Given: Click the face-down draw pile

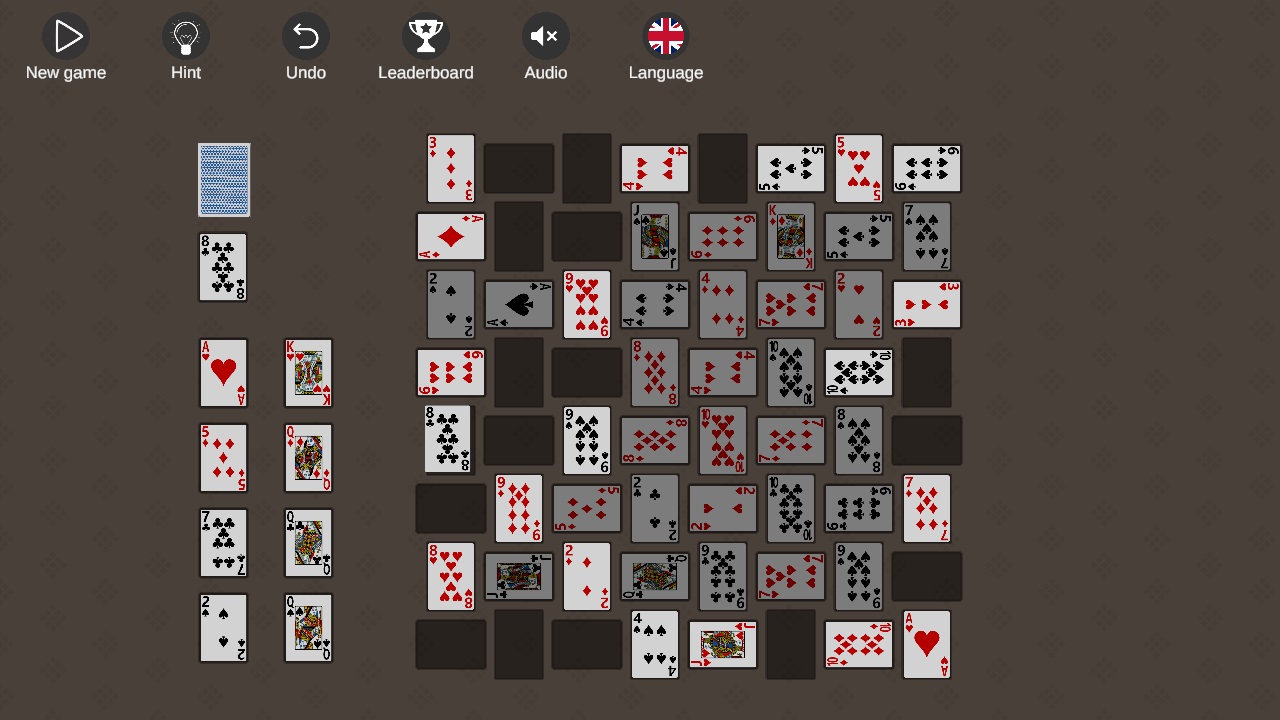Looking at the screenshot, I should click(223, 180).
